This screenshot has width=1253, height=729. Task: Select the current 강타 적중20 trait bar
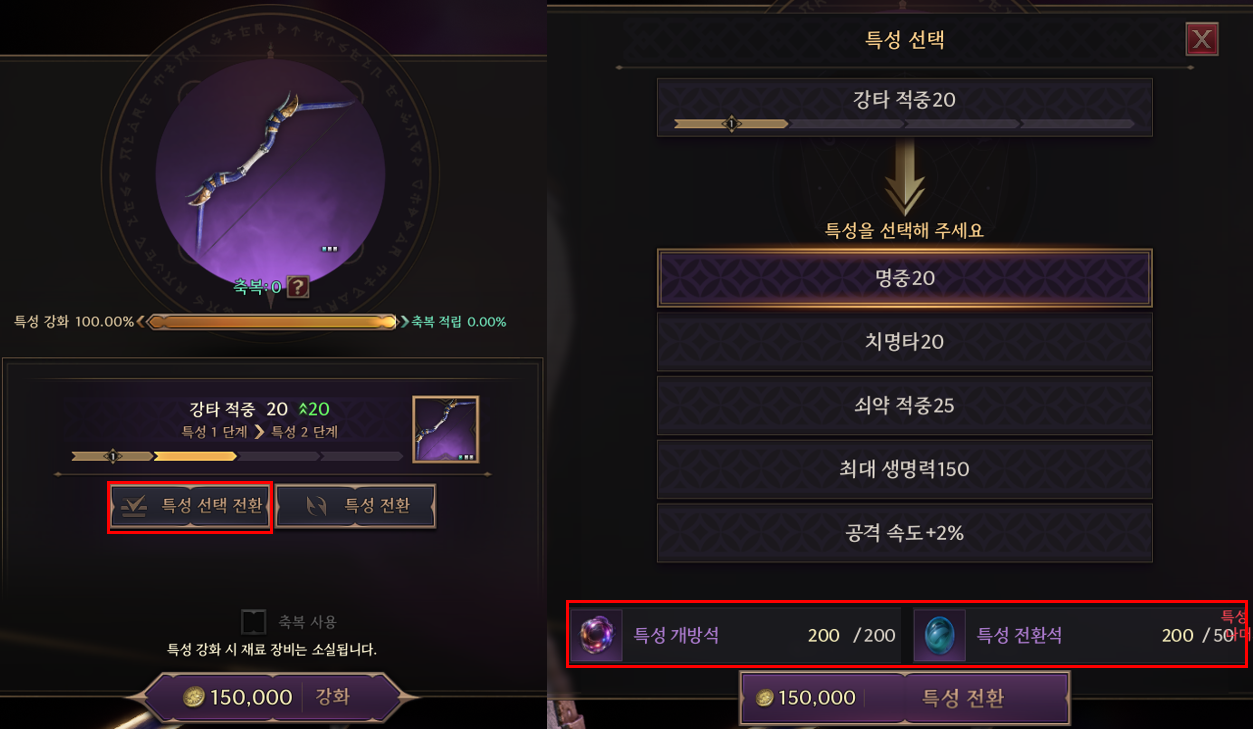pyautogui.click(x=904, y=107)
